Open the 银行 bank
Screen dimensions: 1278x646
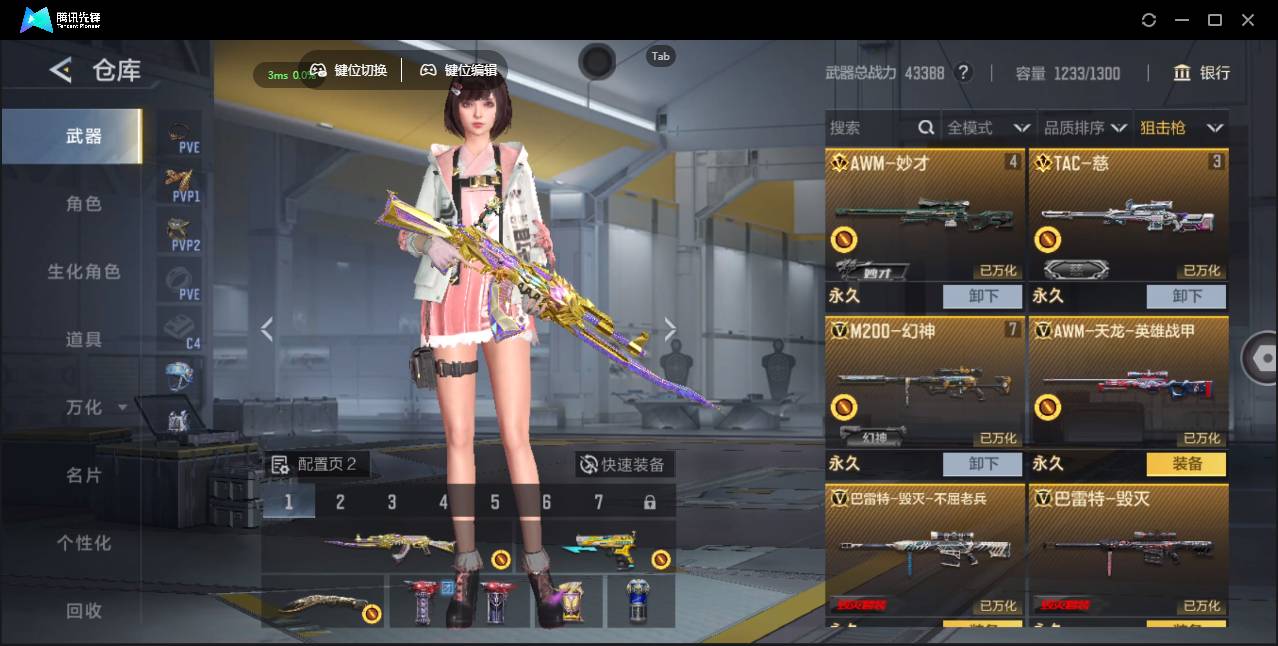pyautogui.click(x=1202, y=73)
